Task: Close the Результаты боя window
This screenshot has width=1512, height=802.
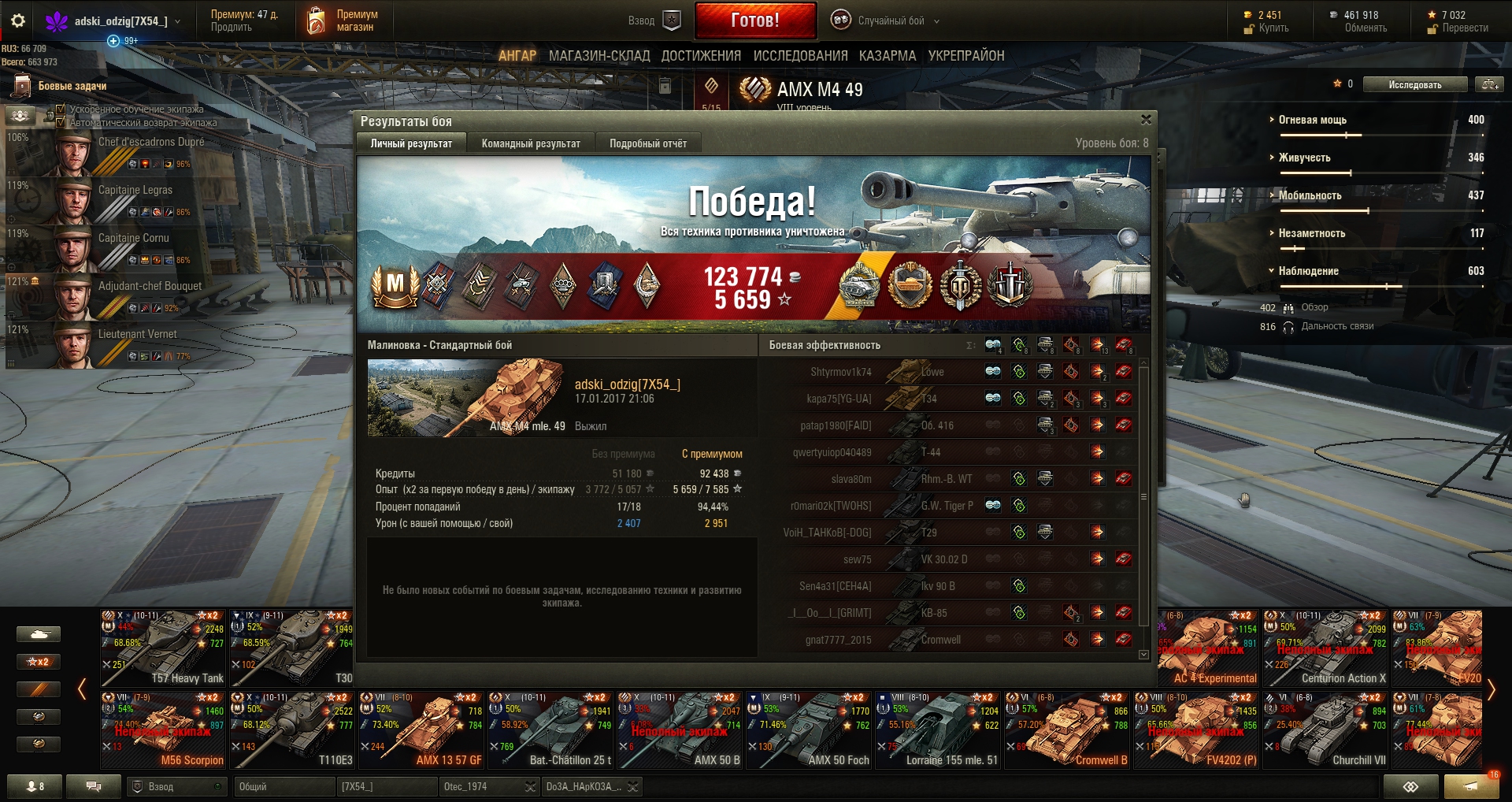Action: point(1146,120)
